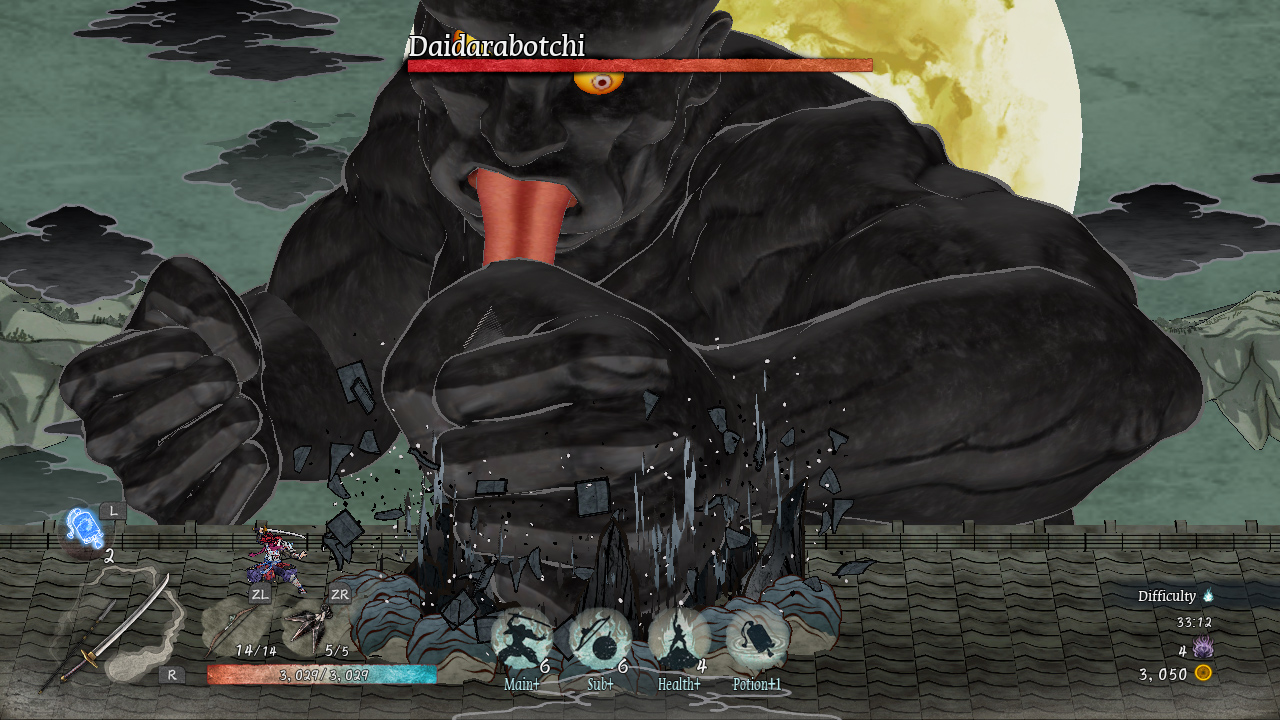The height and width of the screenshot is (720, 1280).
Task: Click the gold coin icon next to 3,050
Action: (x=1203, y=671)
